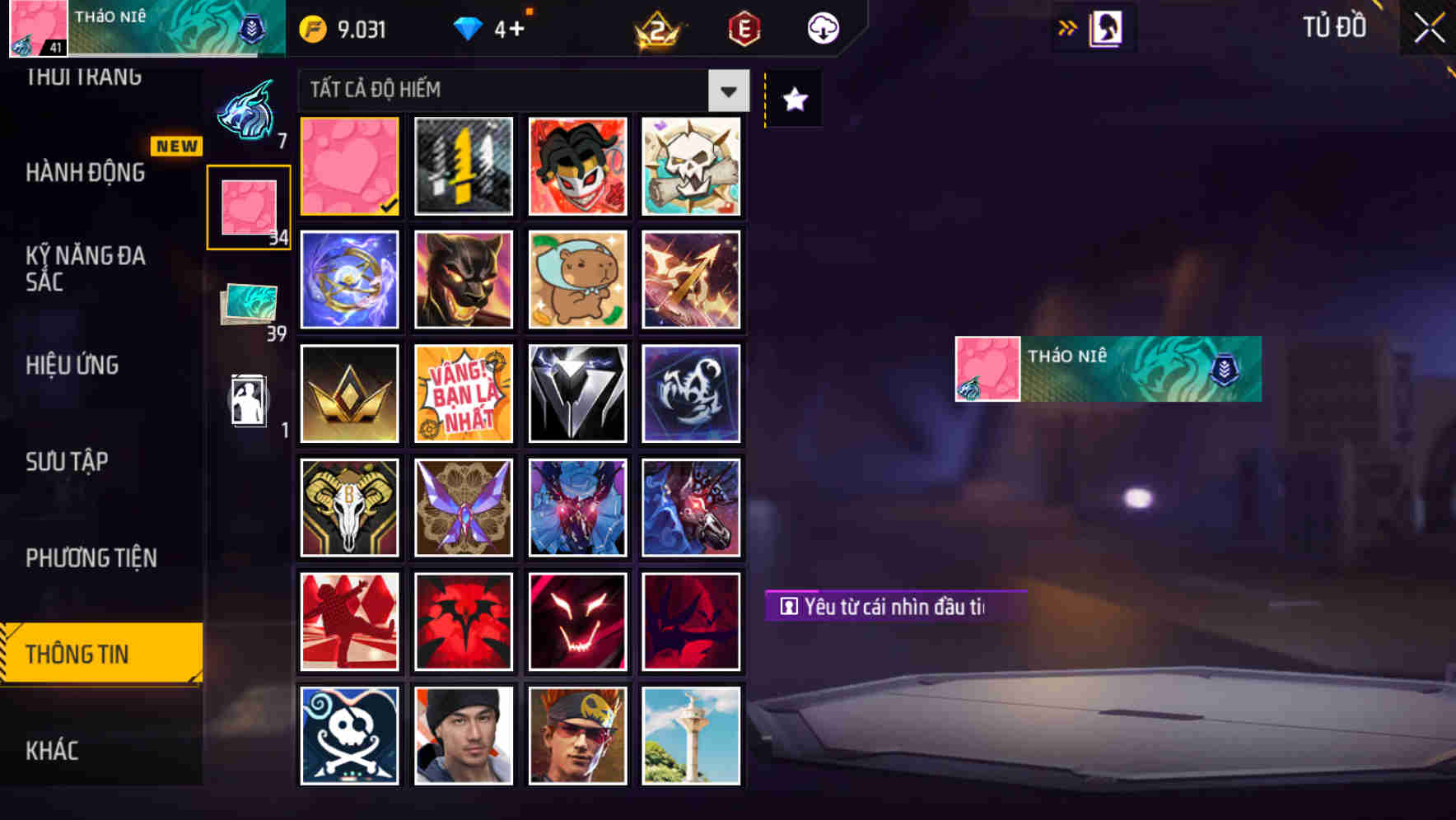This screenshot has height=820, width=1456.
Task: Select the red hexagon E badge
Action: tap(744, 27)
